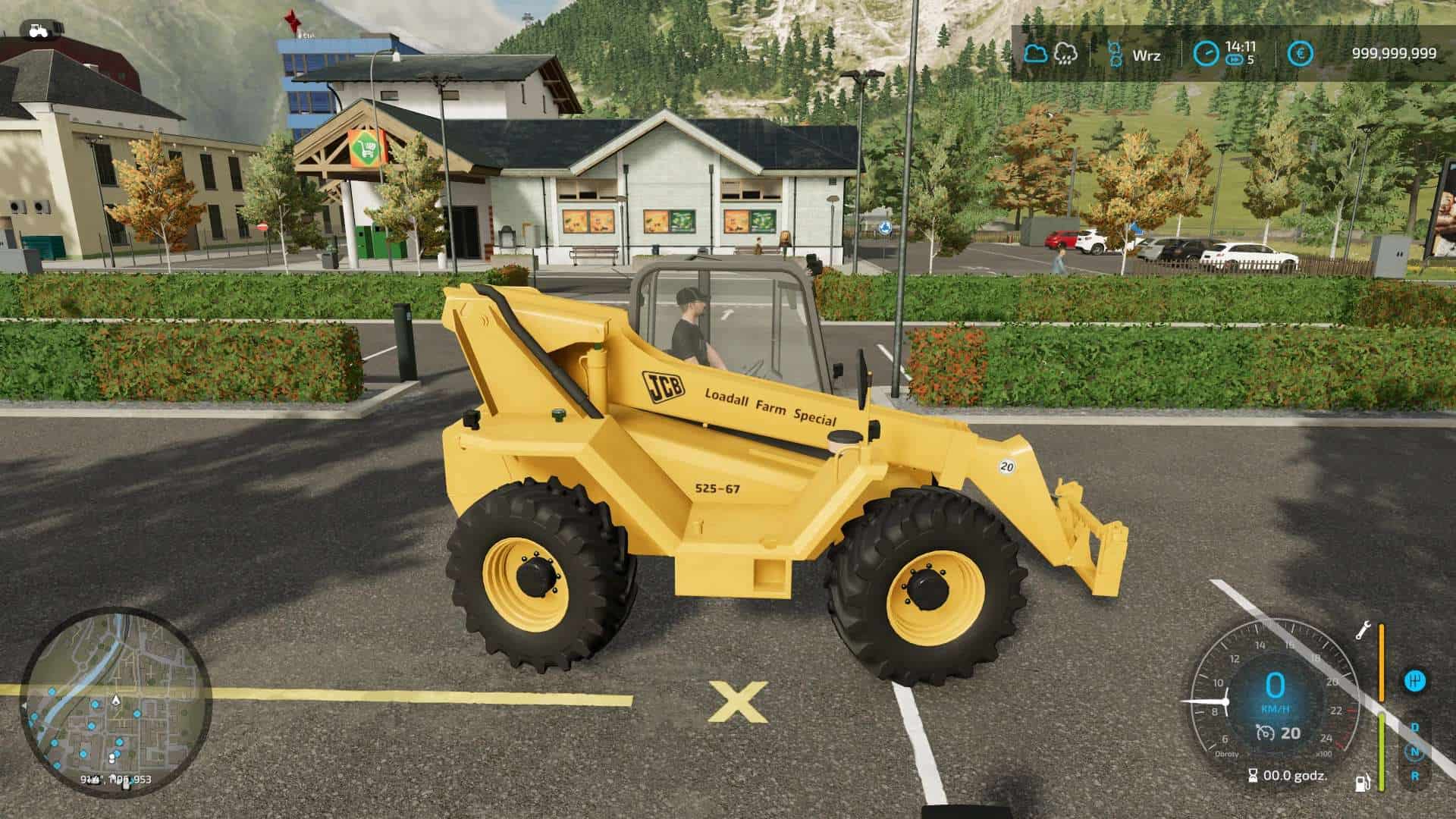The height and width of the screenshot is (819, 1456).
Task: Open the time-scale fast-forward control showing 5
Action: (x=1239, y=59)
